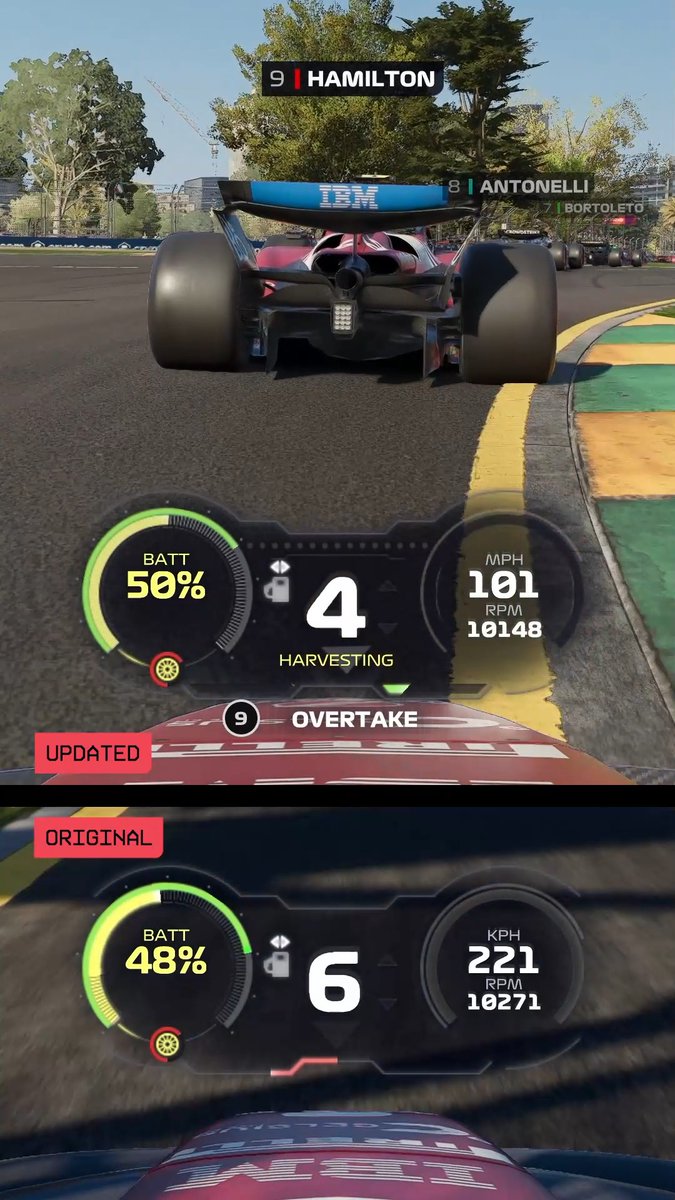Click the red UPDATED label

93,753
